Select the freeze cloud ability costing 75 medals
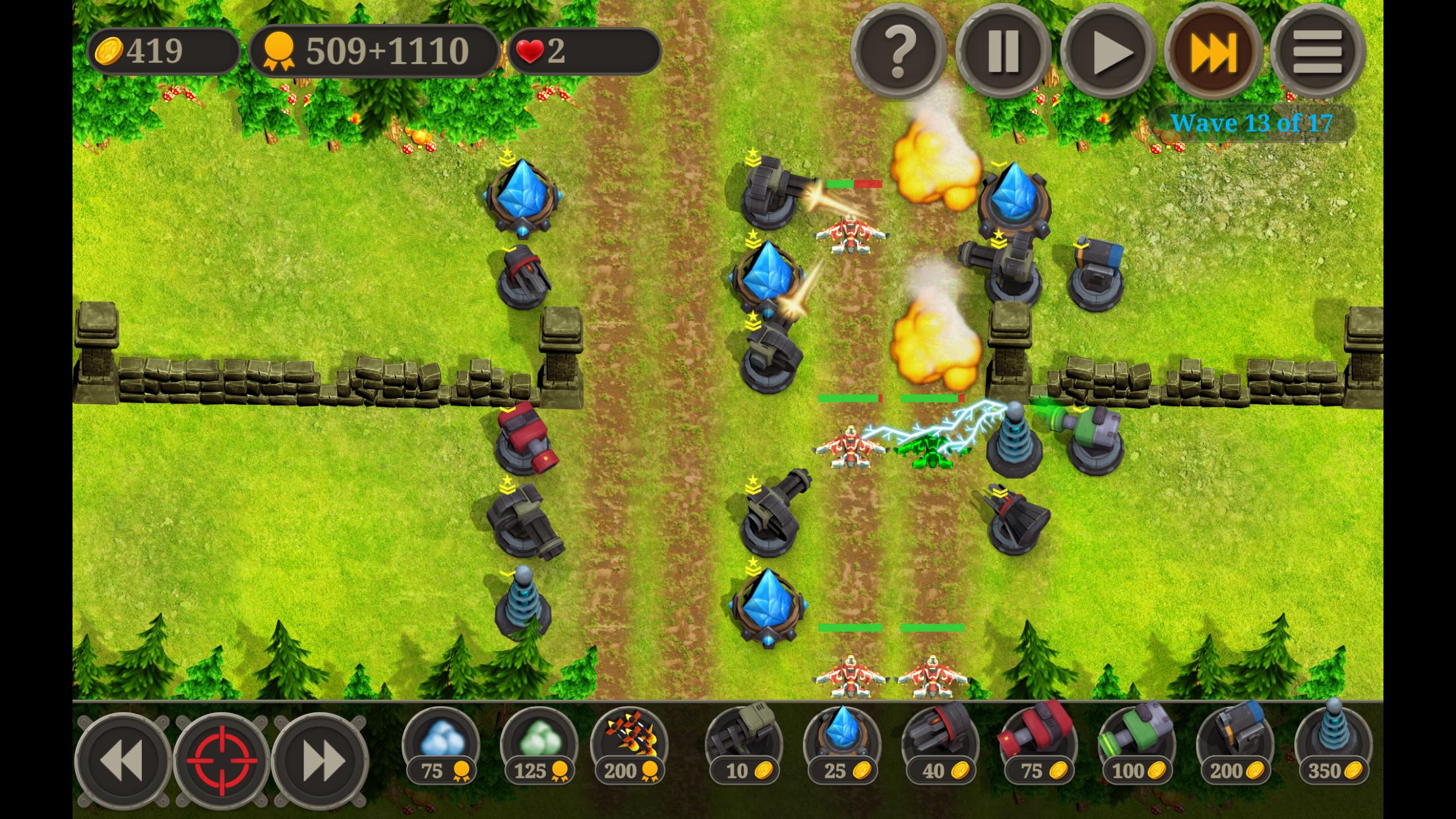 pos(440,744)
